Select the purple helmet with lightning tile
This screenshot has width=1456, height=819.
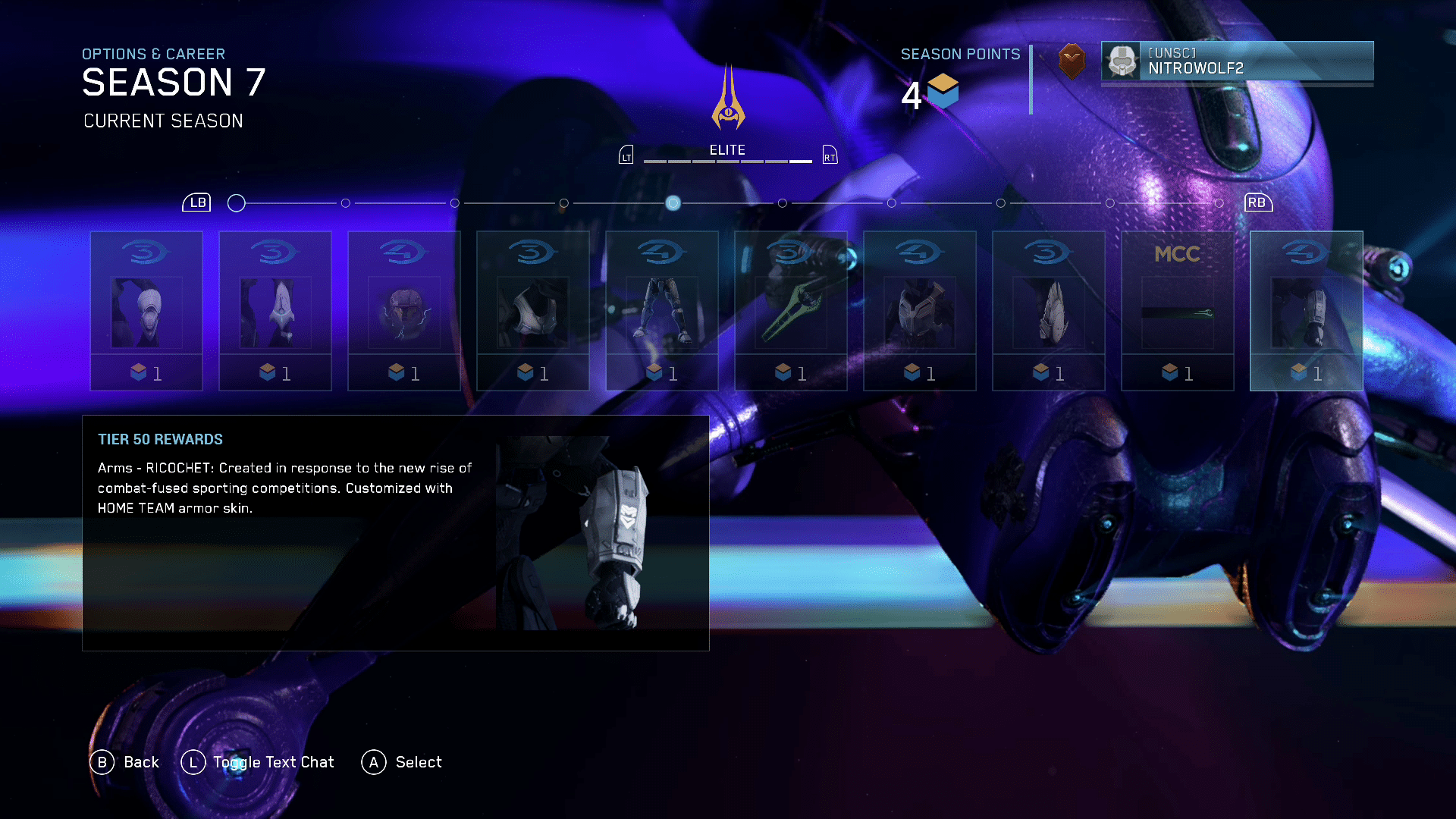pyautogui.click(x=403, y=310)
